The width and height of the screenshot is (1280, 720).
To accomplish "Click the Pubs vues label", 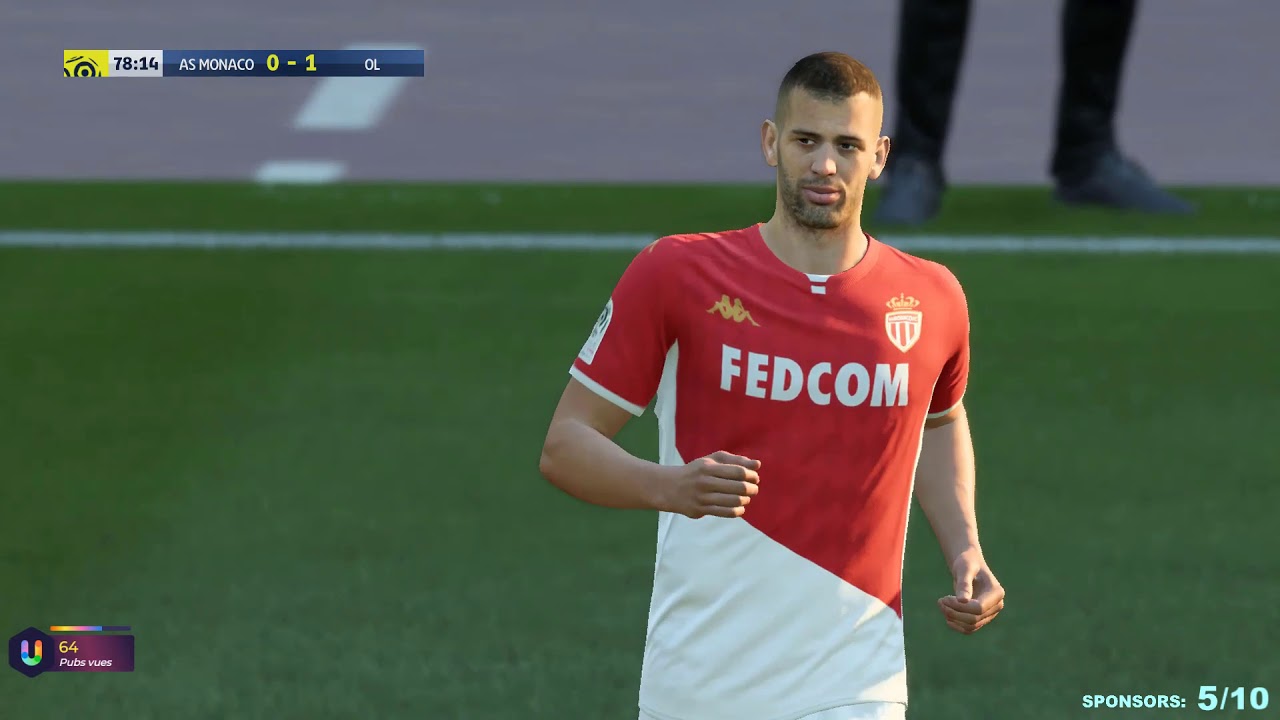I will (x=85, y=661).
